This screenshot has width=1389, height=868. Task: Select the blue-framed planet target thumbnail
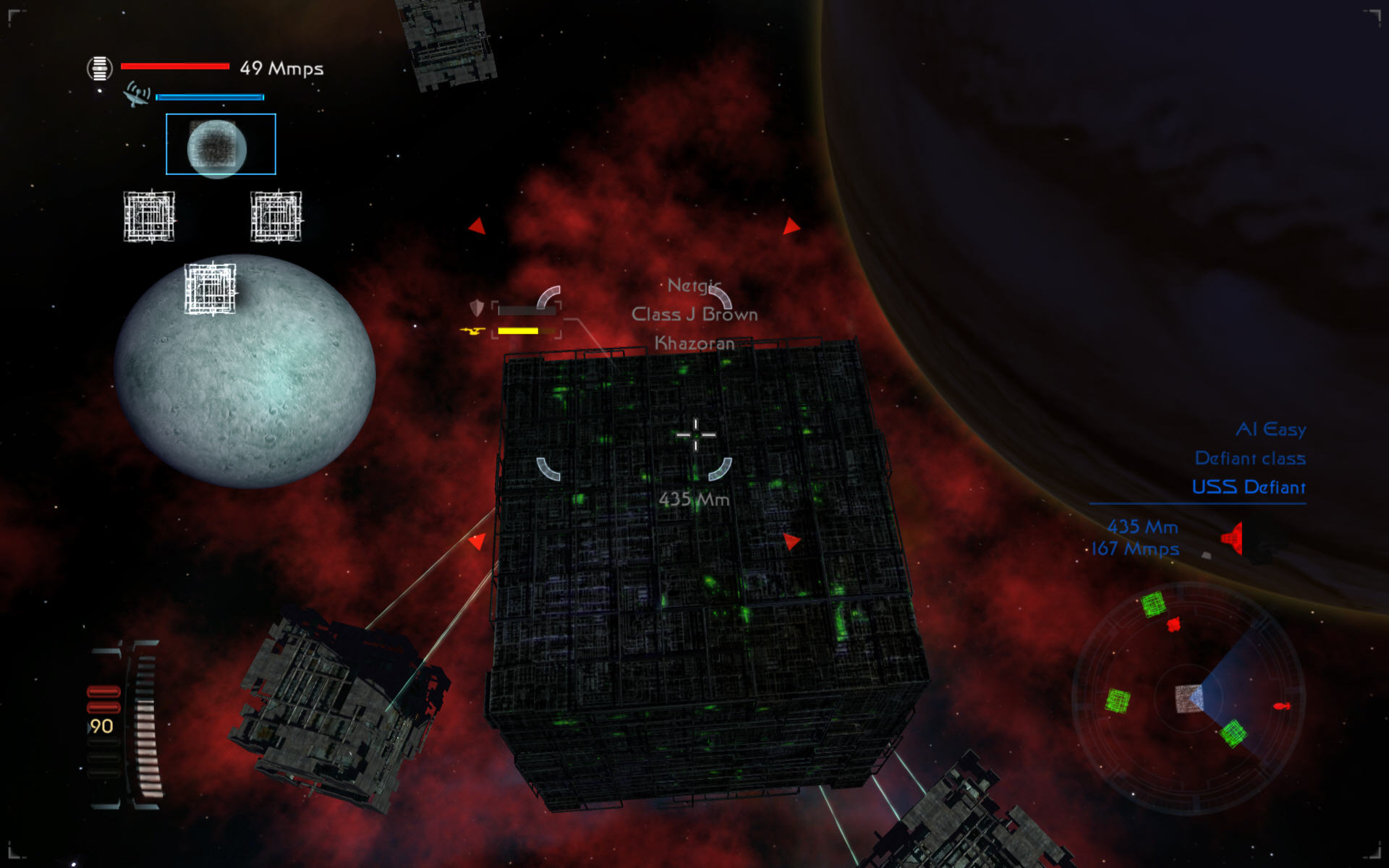coord(221,144)
